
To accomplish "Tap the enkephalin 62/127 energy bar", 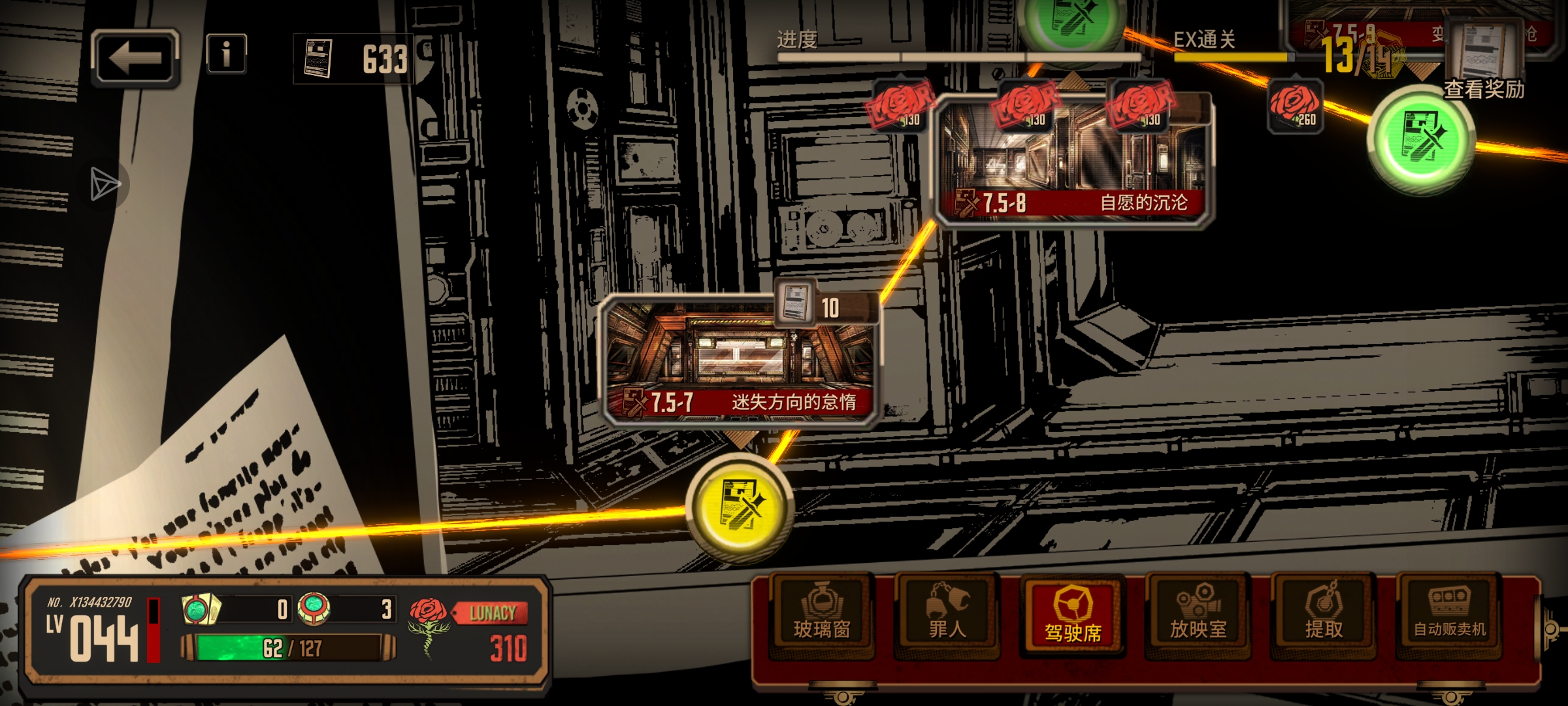I will 289,648.
